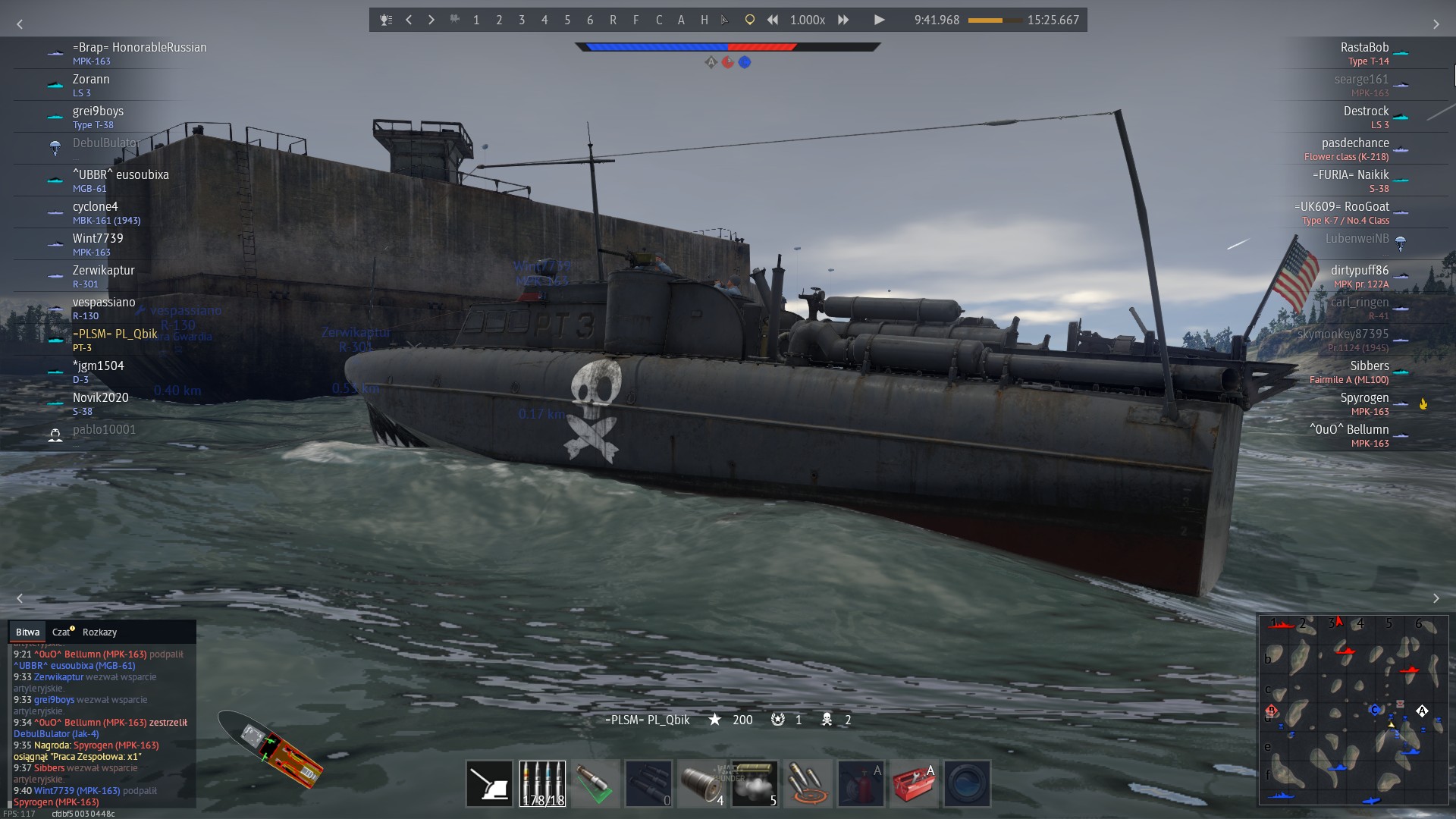The image size is (1456, 819).
Task: Toggle the H option in replay bar
Action: [704, 20]
